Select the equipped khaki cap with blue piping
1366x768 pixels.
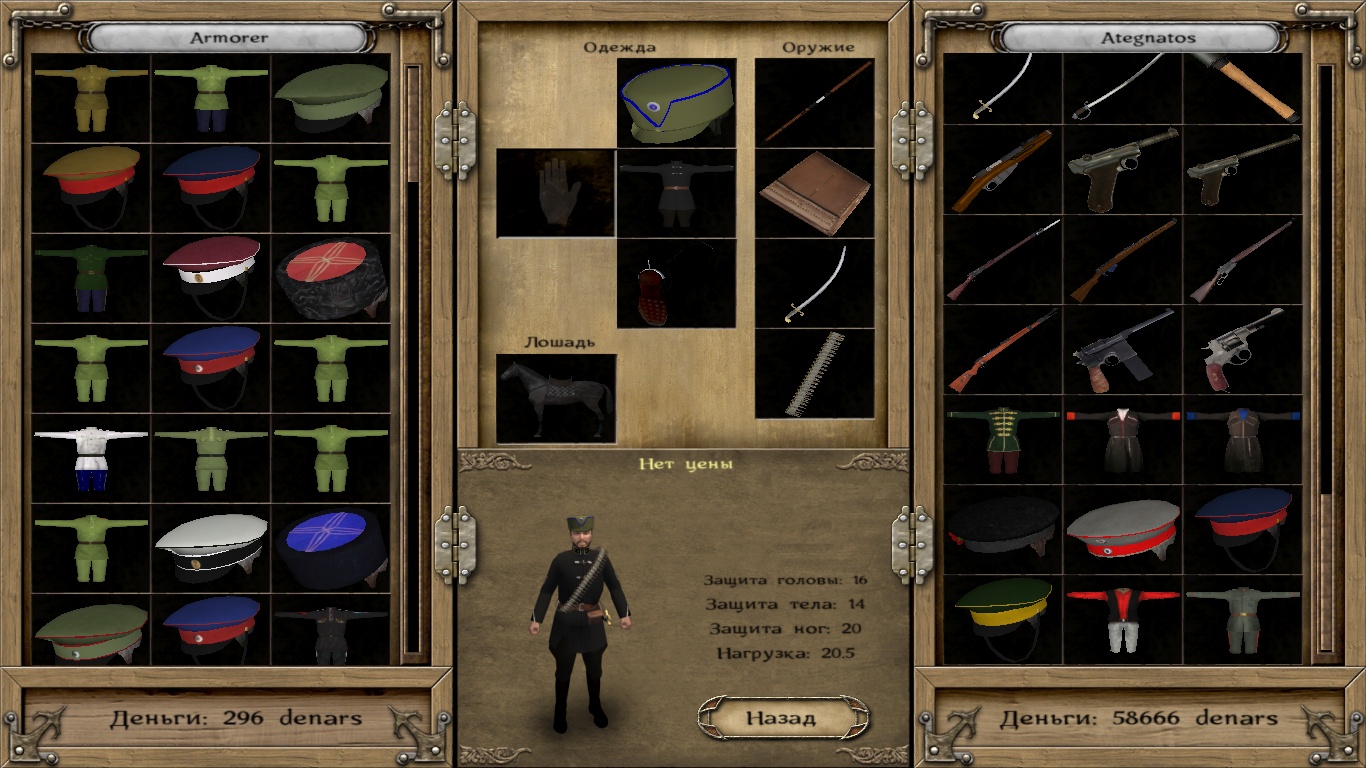tap(676, 102)
